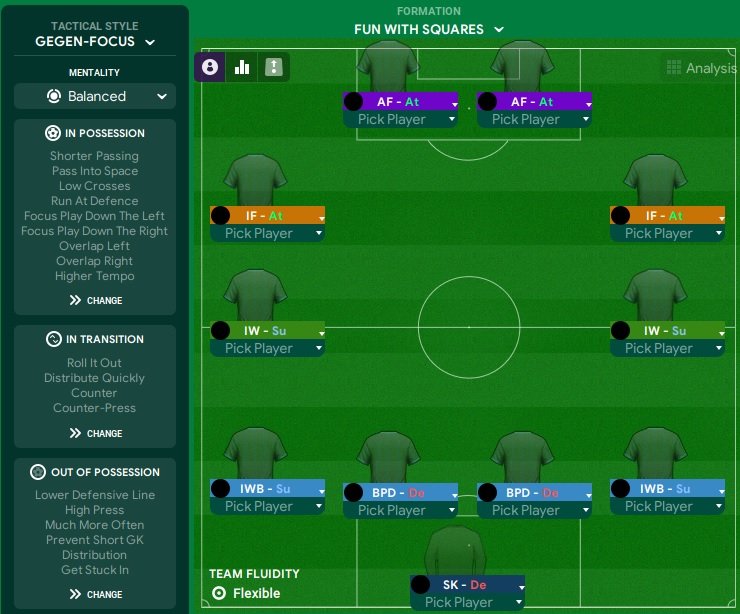Open the Fun With Squares formation dropdown
The width and height of the screenshot is (740, 614).
[x=429, y=29]
